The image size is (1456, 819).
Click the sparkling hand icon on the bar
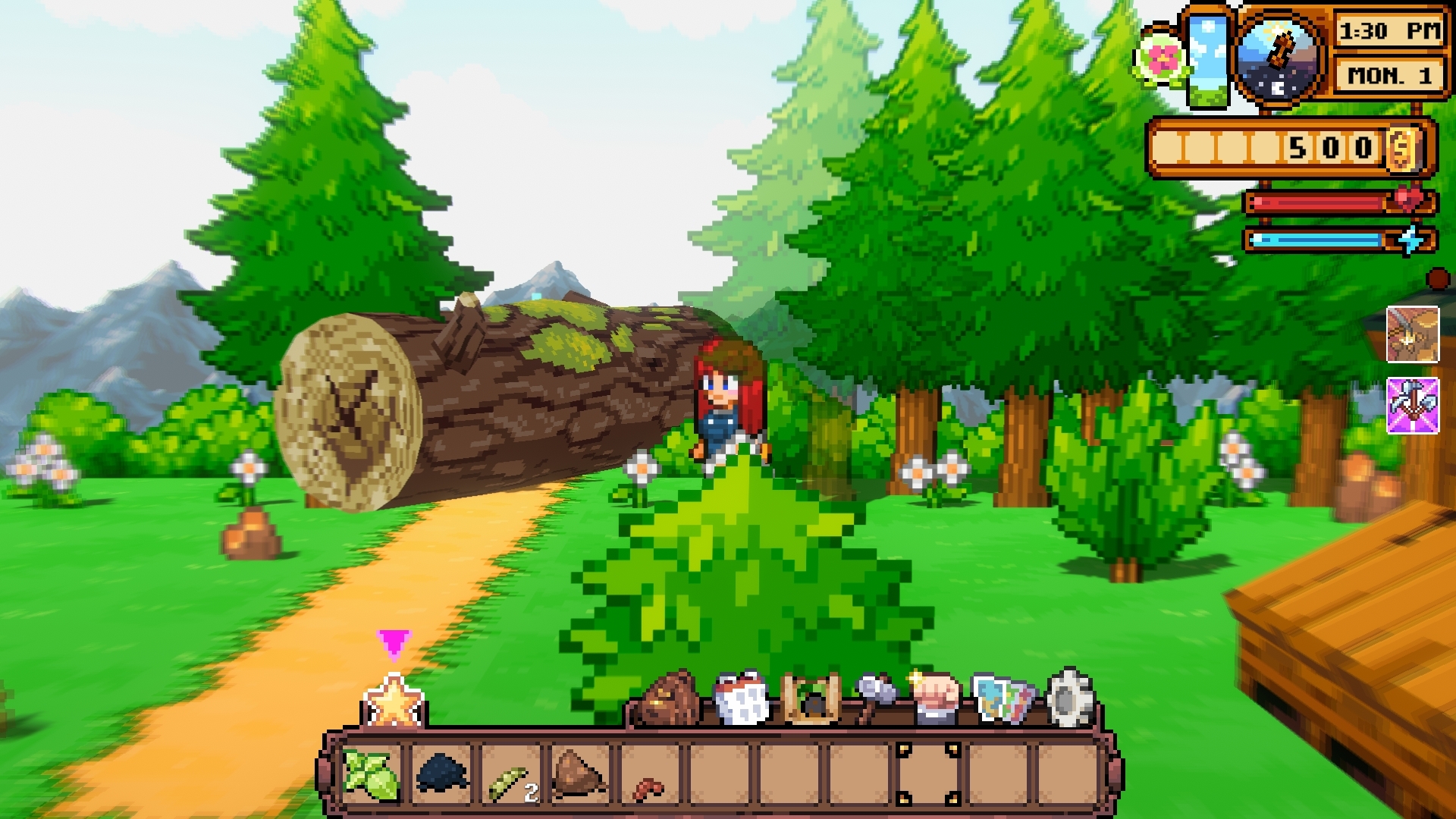pyautogui.click(x=938, y=696)
